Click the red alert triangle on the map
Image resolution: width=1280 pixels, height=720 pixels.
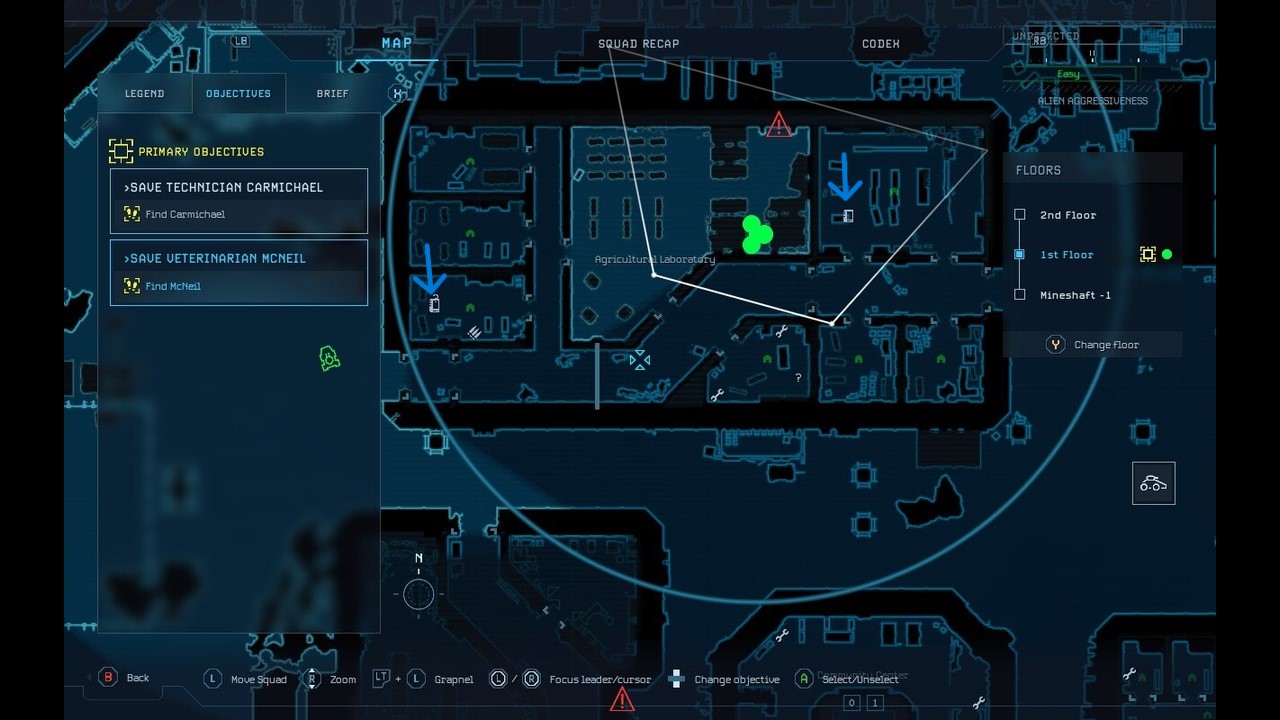pos(779,126)
